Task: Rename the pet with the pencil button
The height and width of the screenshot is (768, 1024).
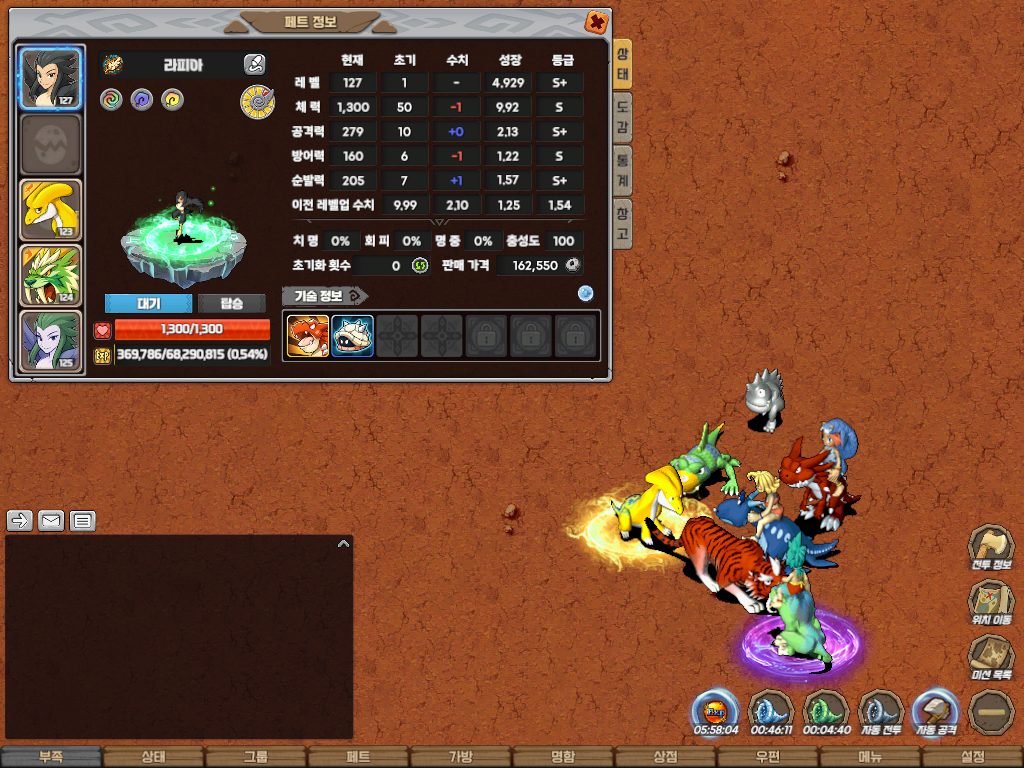Action: tap(254, 65)
